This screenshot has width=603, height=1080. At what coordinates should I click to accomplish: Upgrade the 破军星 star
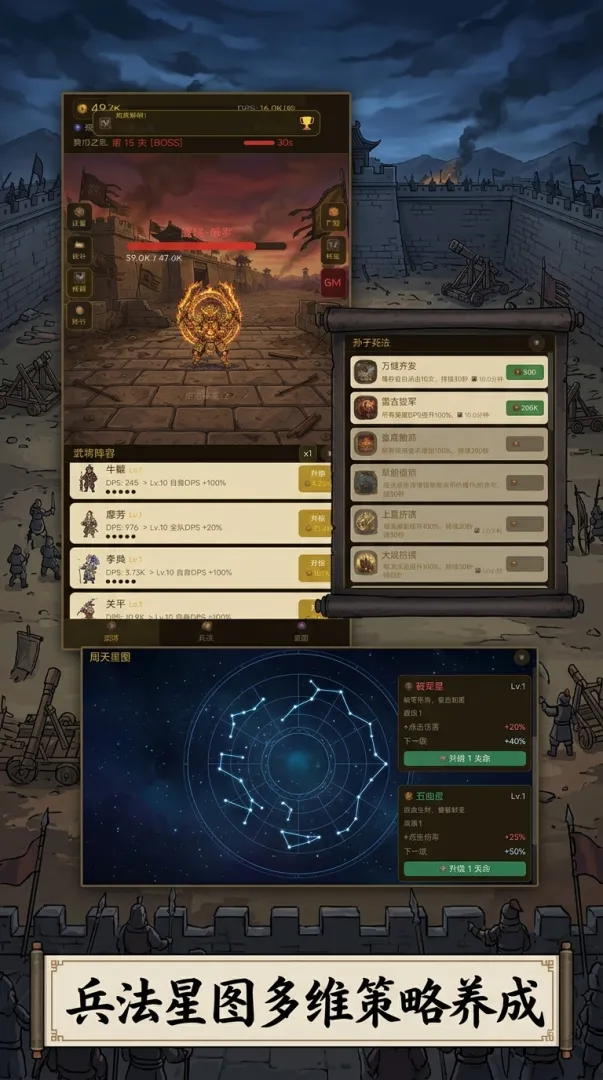pyautogui.click(x=465, y=759)
